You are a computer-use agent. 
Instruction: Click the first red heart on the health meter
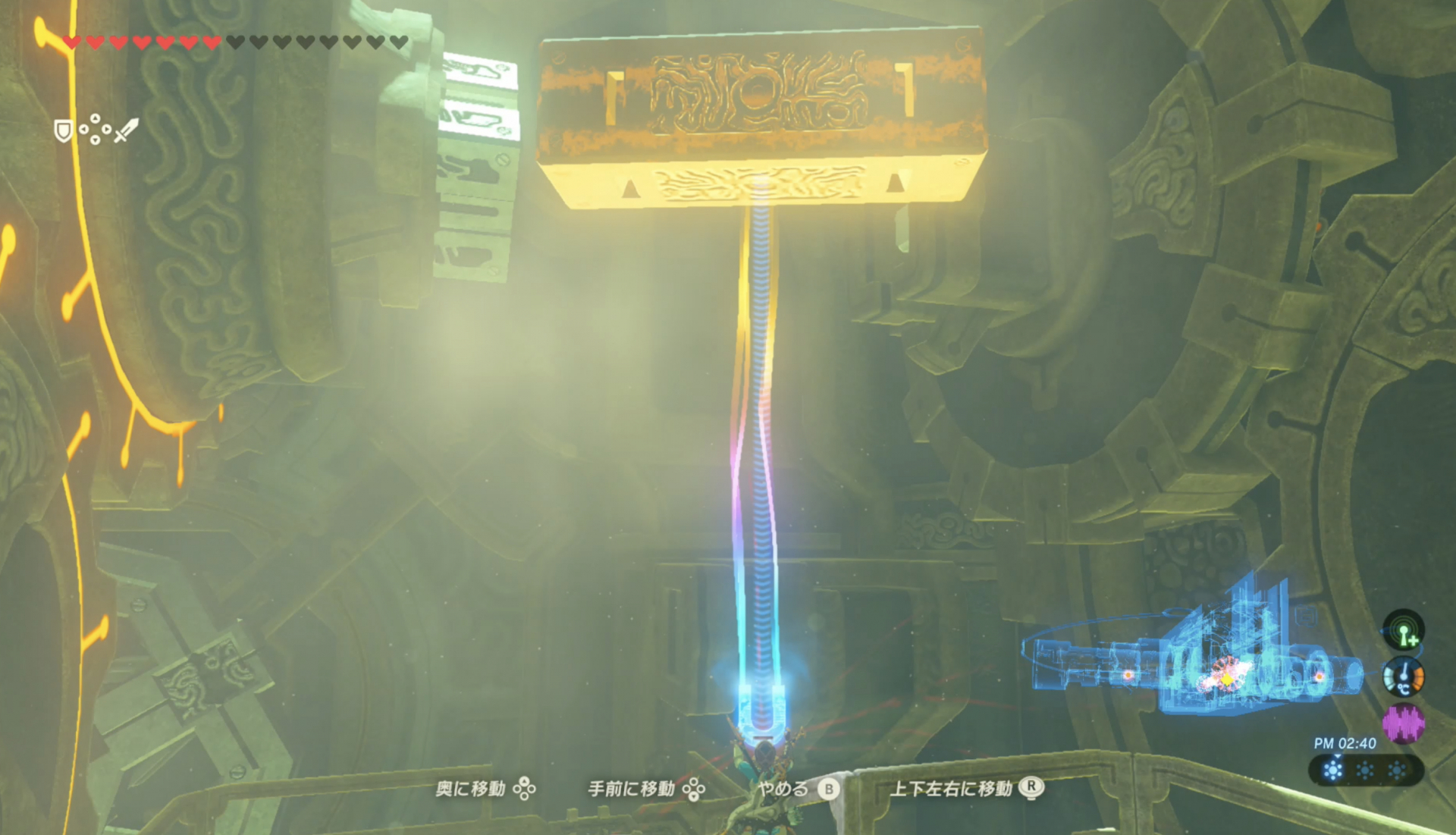(x=72, y=42)
